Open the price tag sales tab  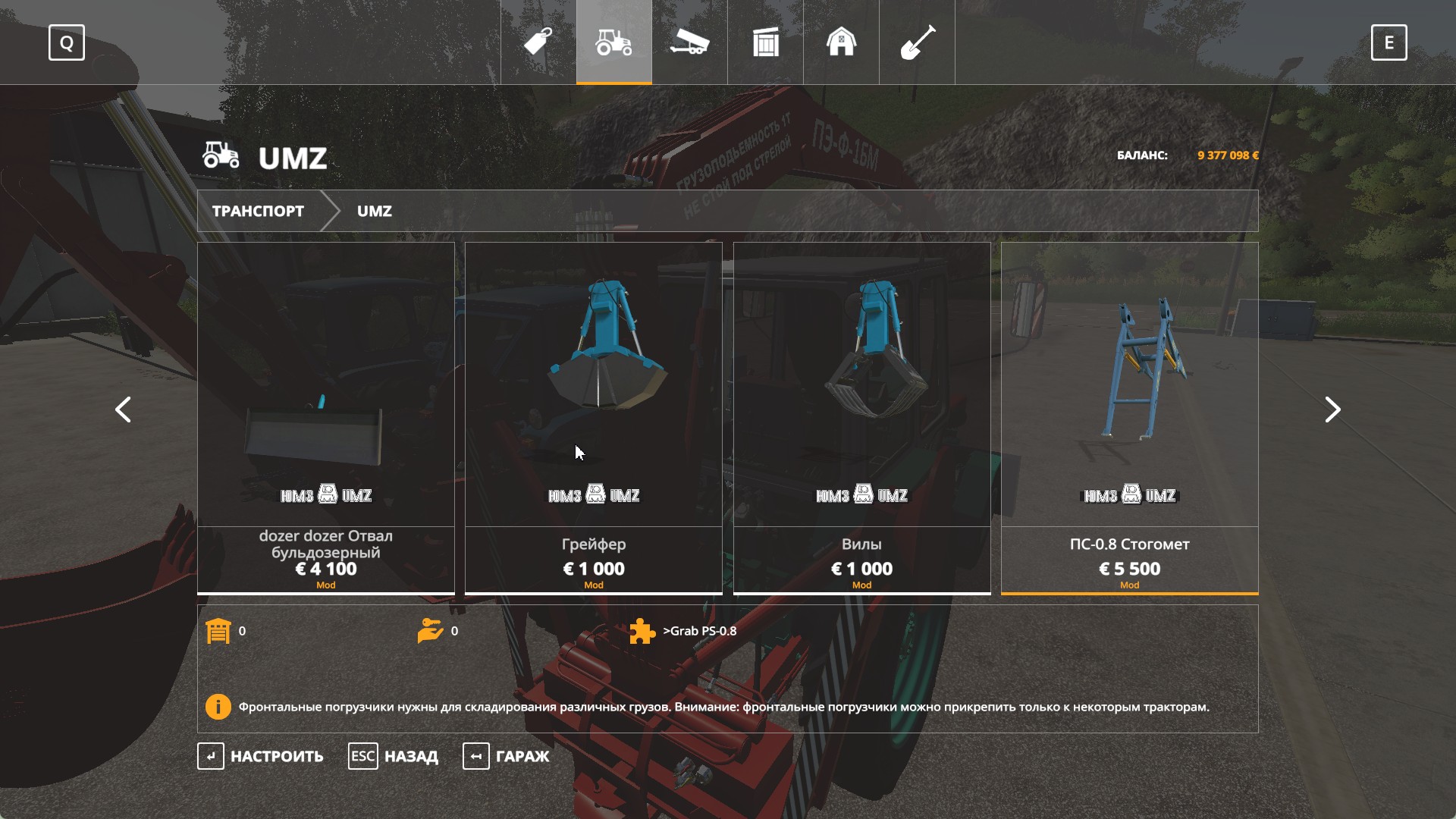(538, 42)
